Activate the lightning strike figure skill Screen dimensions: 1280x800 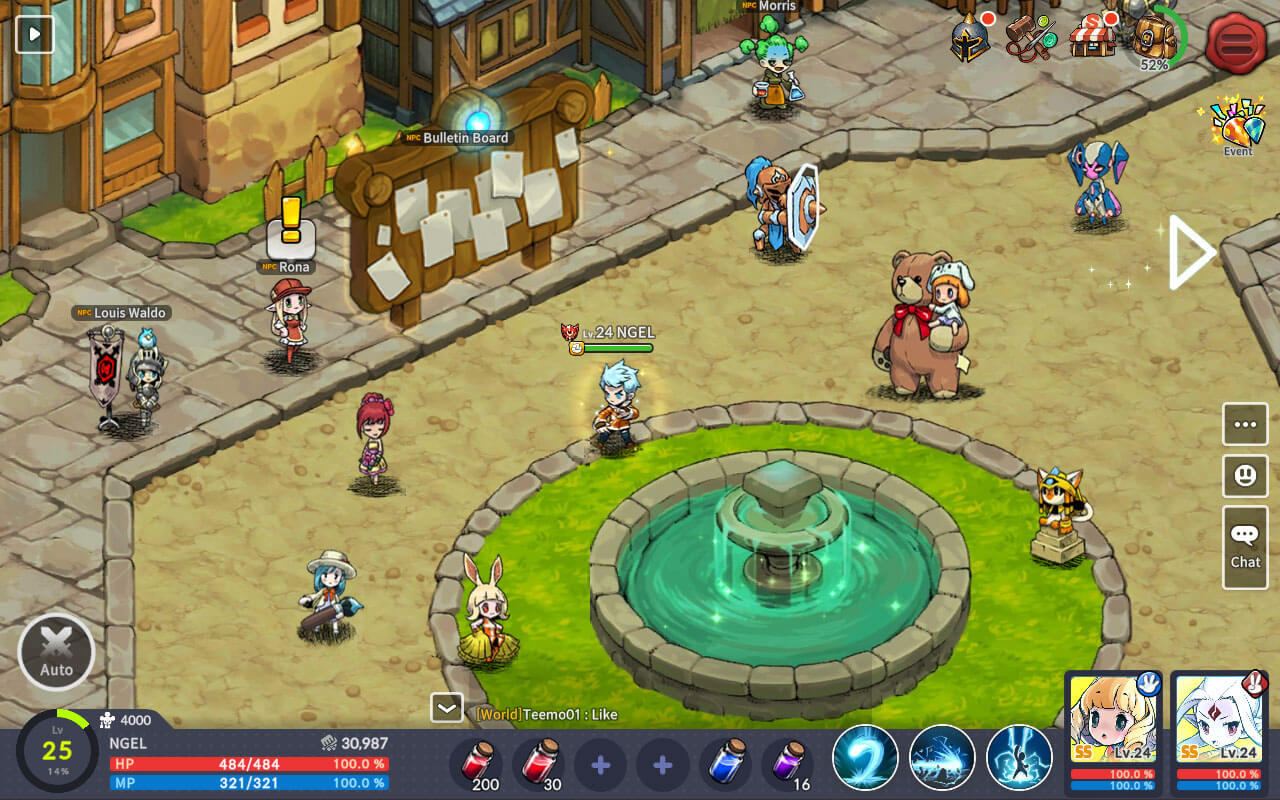[x=1019, y=758]
